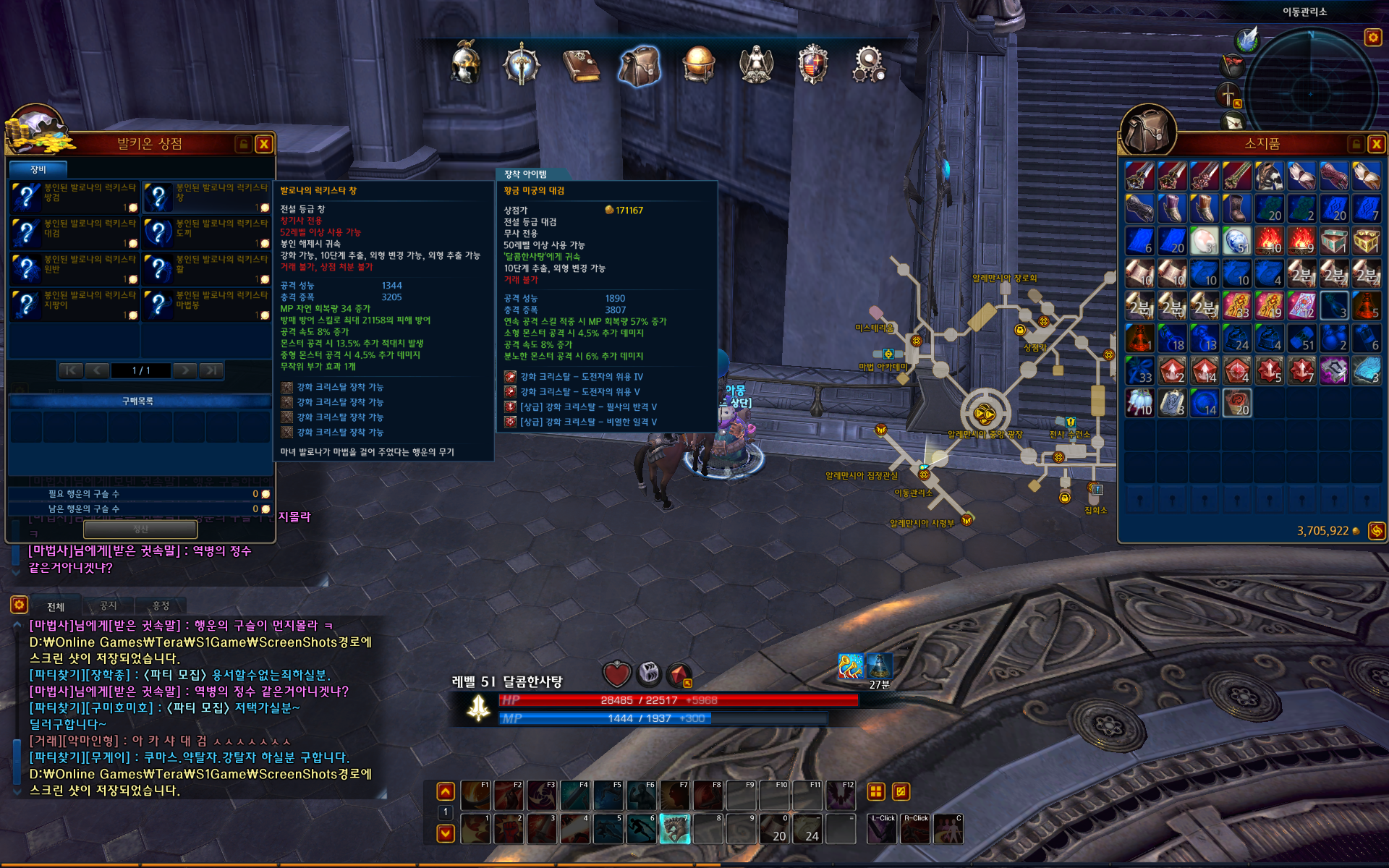This screenshot has width=1389, height=868.
Task: Click the 정산 checkout button
Action: coord(140,529)
